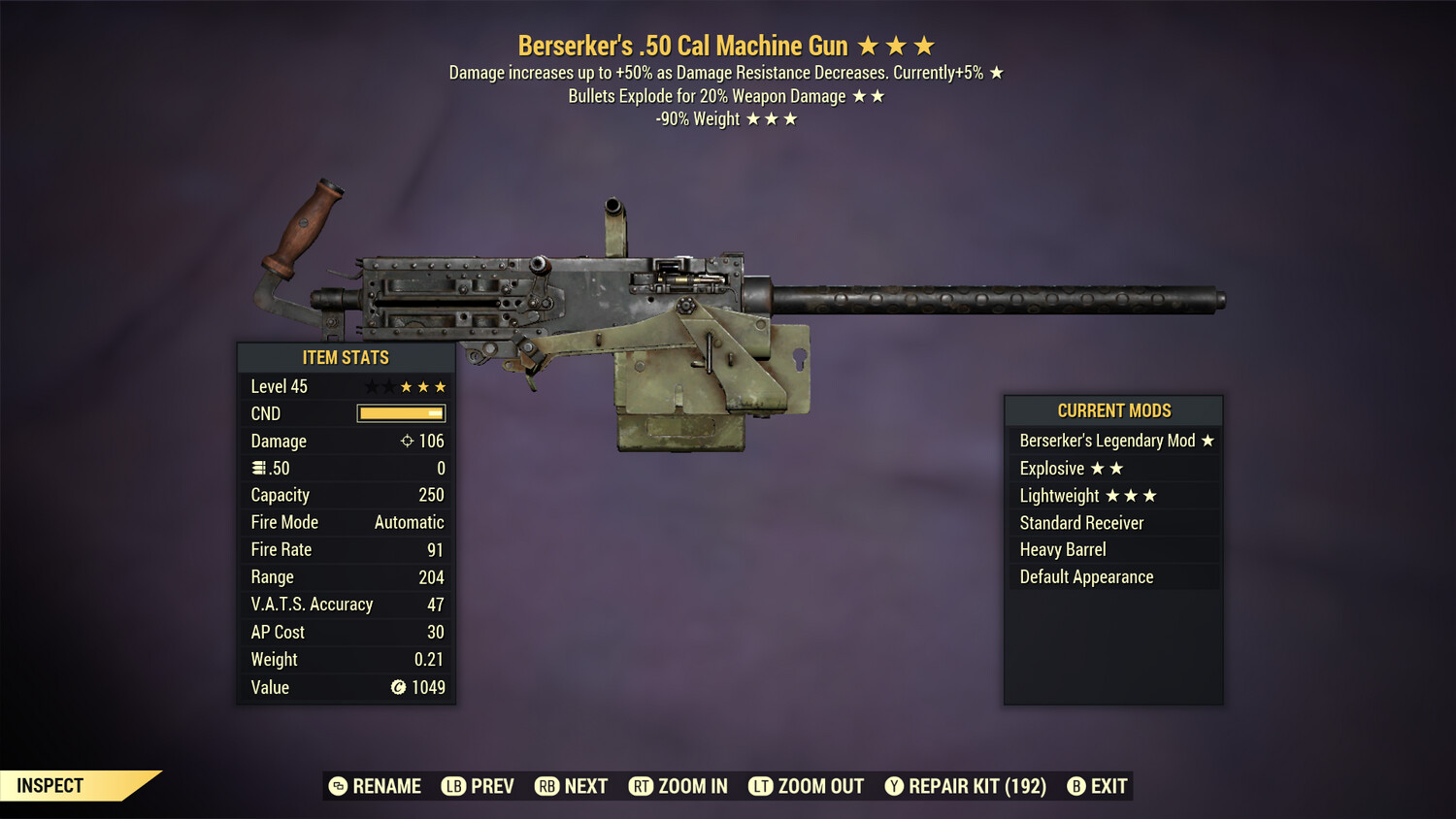
Task: Select the ITEM STATS panel header
Action: pyautogui.click(x=347, y=357)
